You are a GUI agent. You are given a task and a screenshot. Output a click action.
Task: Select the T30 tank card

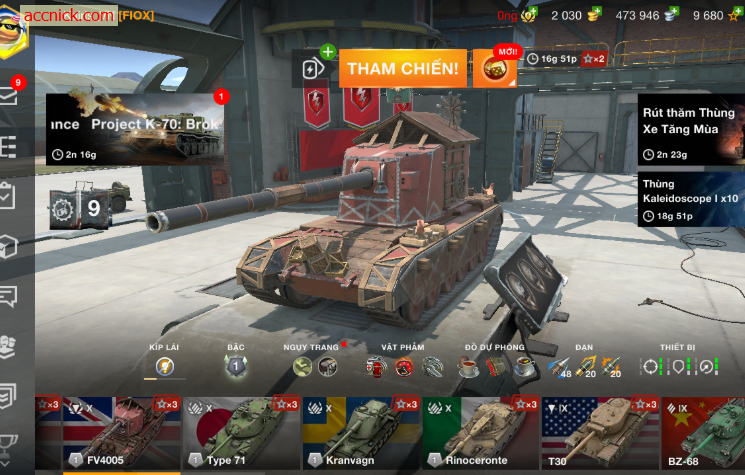(x=600, y=433)
